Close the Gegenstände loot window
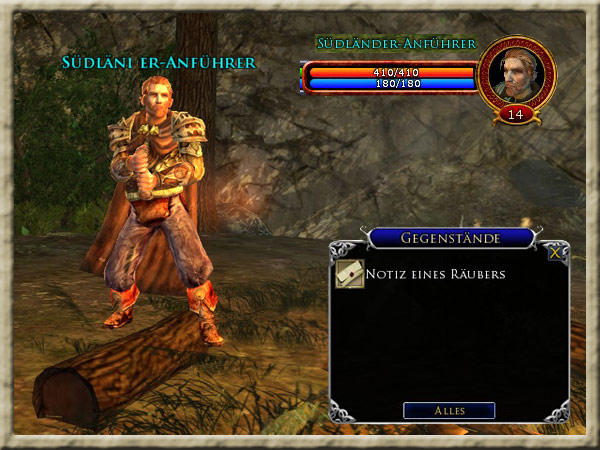 tap(555, 253)
